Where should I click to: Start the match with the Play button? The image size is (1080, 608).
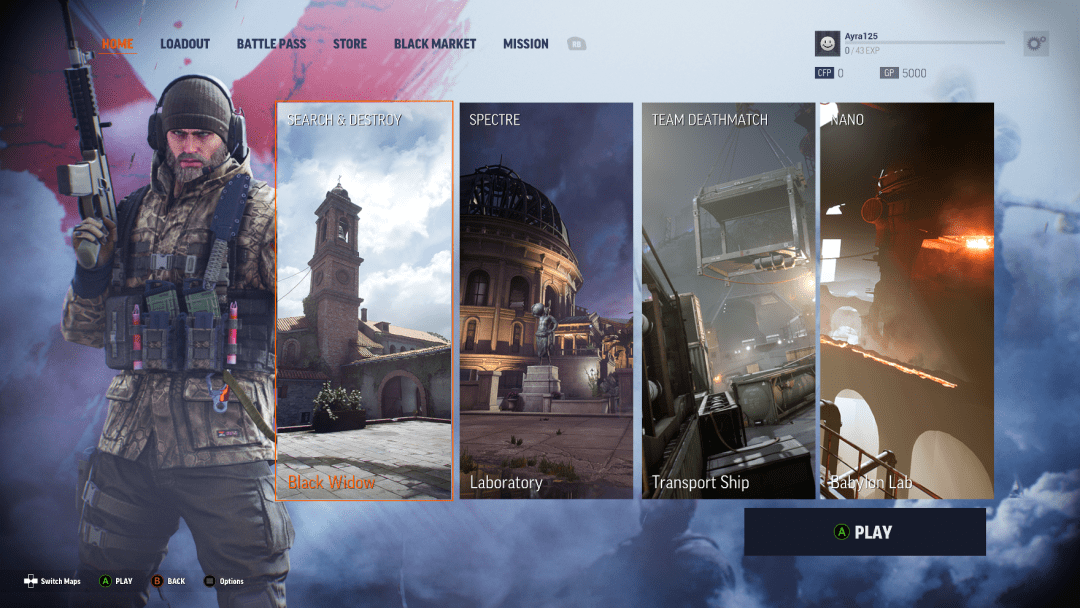coord(864,532)
